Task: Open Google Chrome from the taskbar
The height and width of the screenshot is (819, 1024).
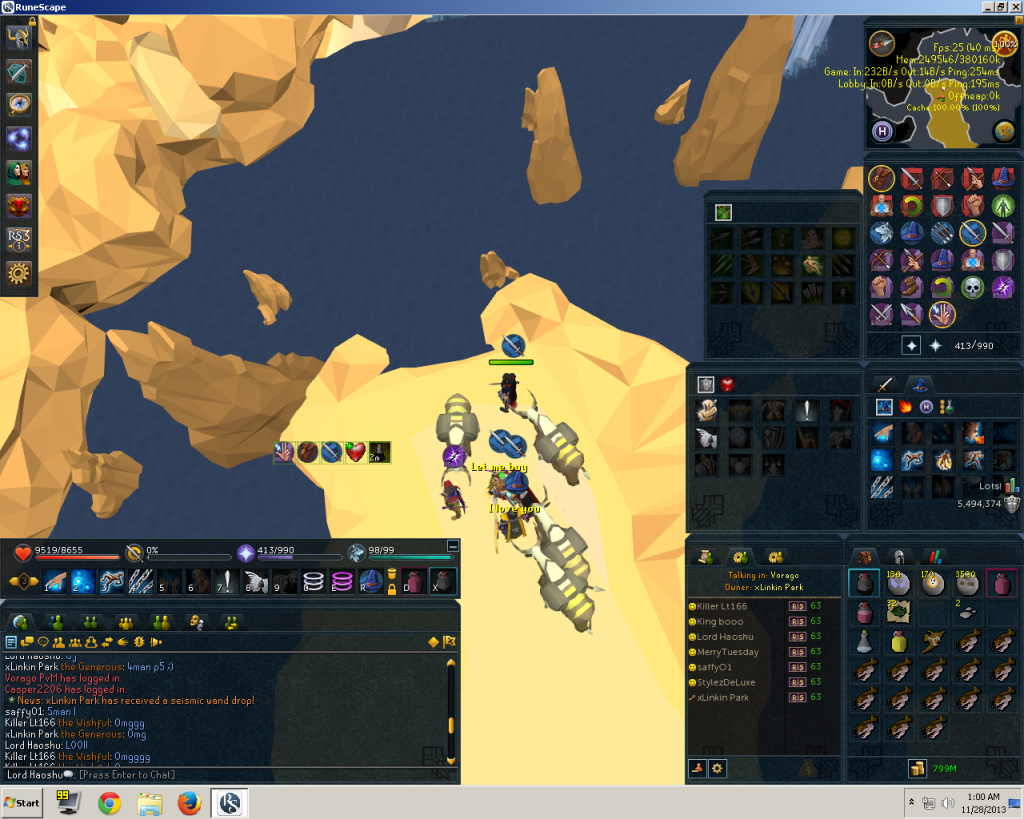Action: 109,803
